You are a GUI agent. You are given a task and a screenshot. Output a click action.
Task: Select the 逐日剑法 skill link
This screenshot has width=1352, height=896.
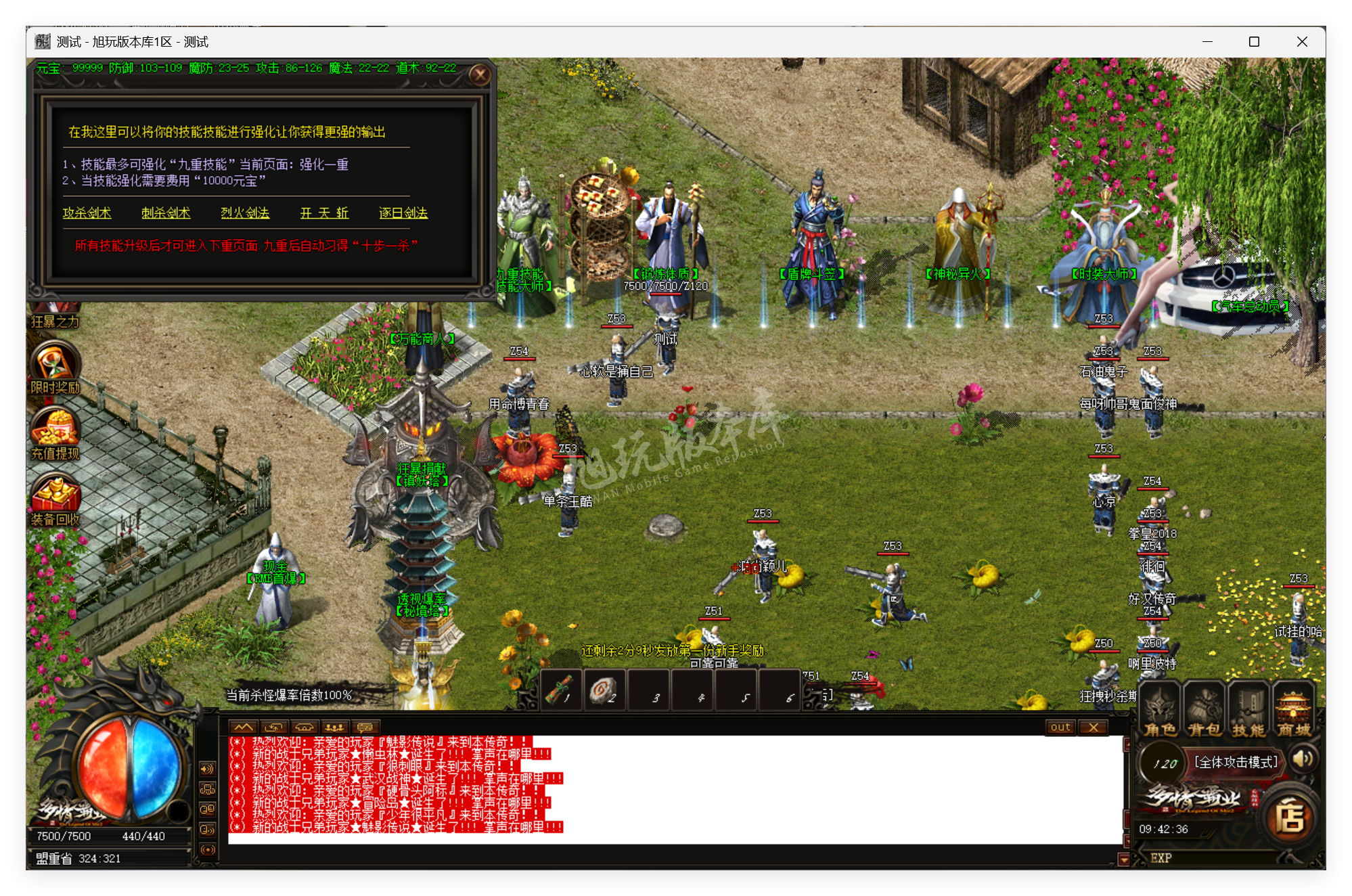(x=402, y=213)
